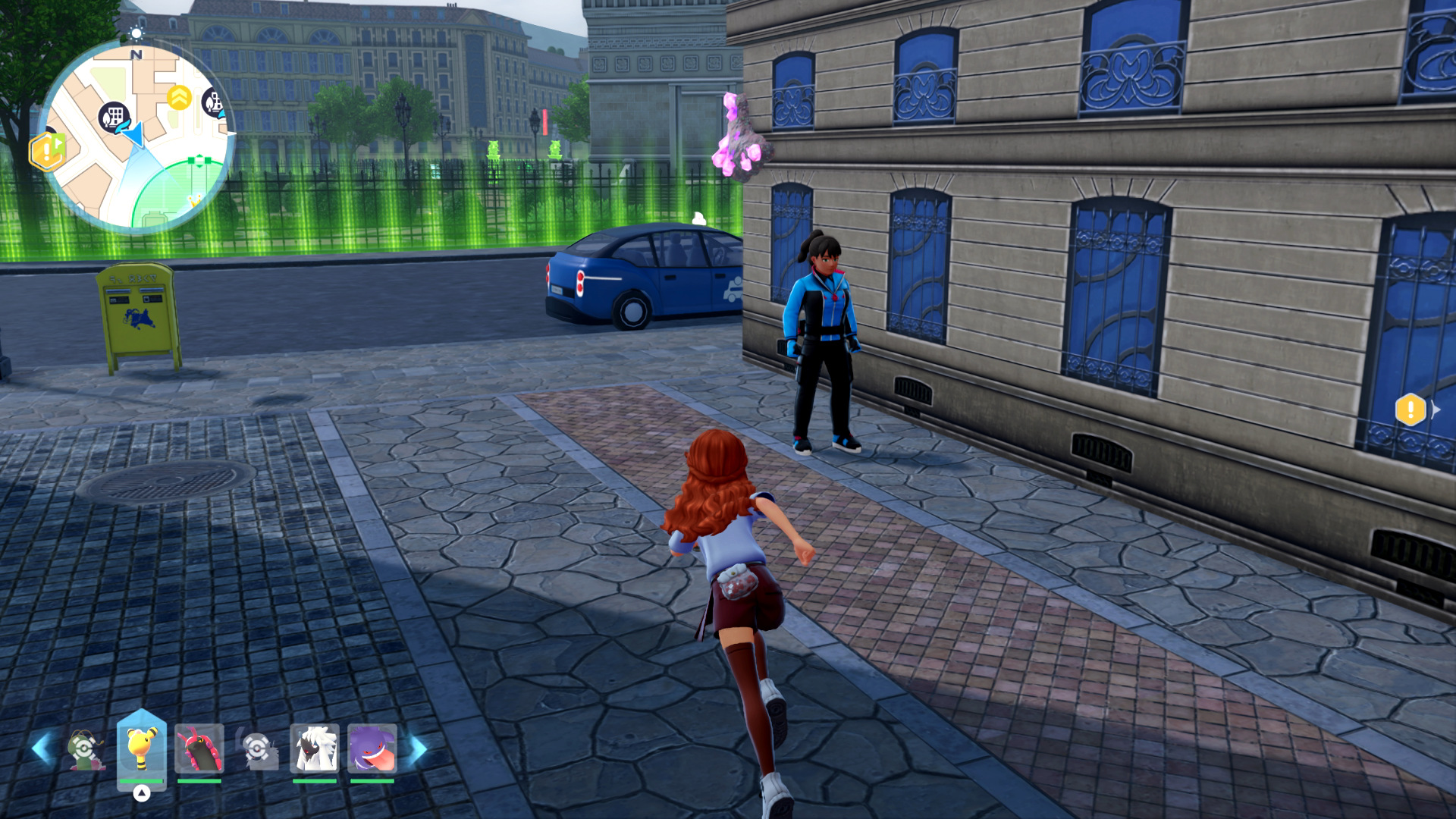
Task: Select Gengar from the party bar
Action: pos(372,748)
